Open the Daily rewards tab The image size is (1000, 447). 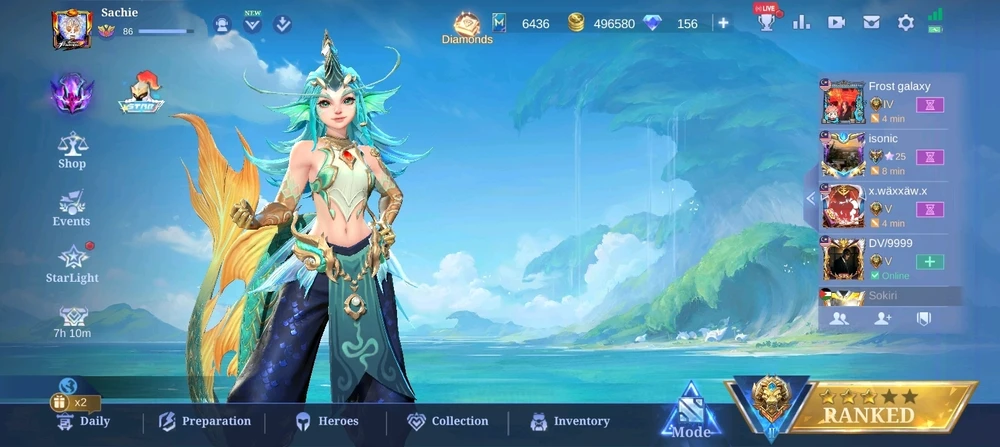click(x=83, y=421)
